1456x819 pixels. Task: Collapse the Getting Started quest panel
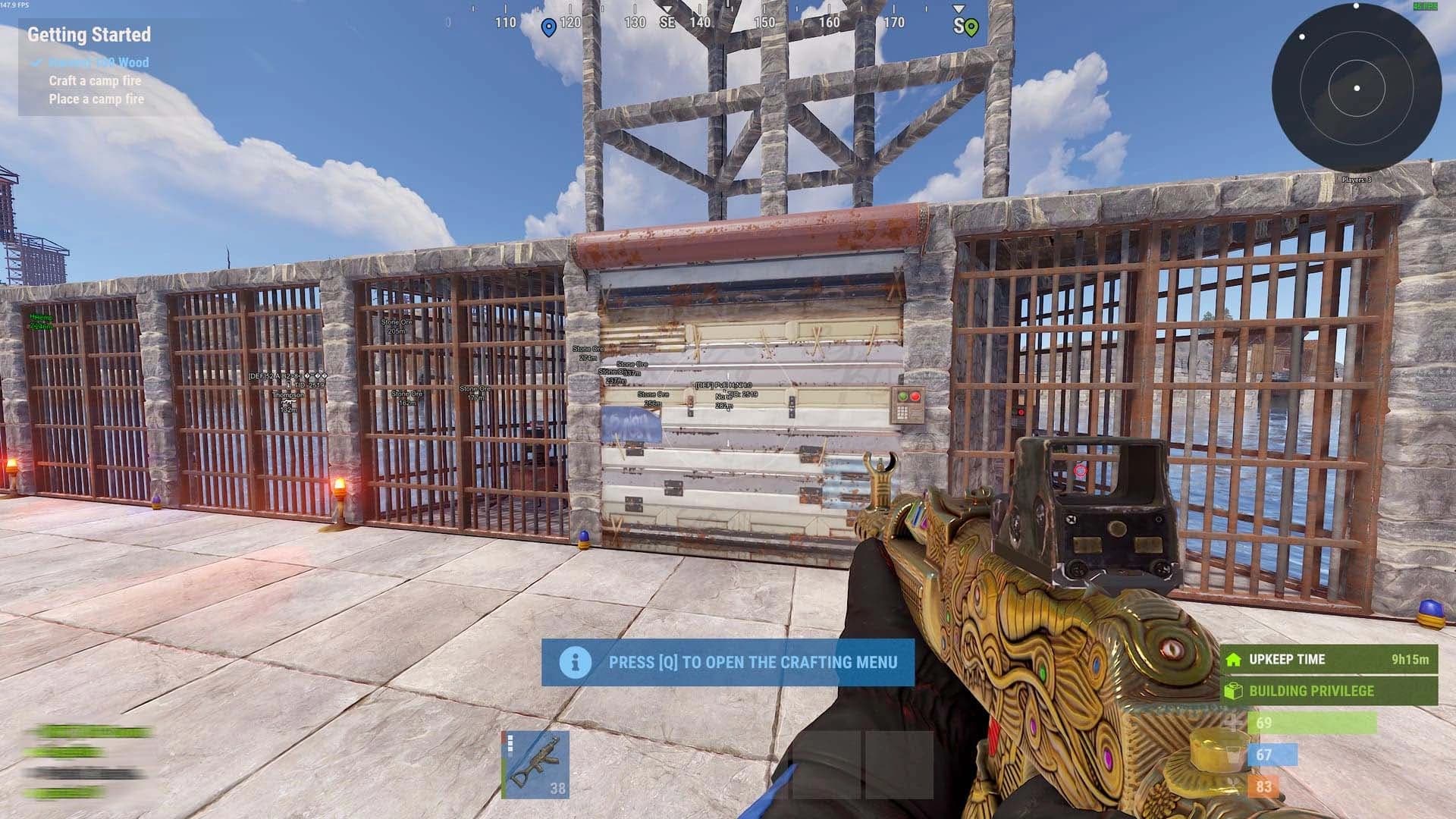coord(89,35)
